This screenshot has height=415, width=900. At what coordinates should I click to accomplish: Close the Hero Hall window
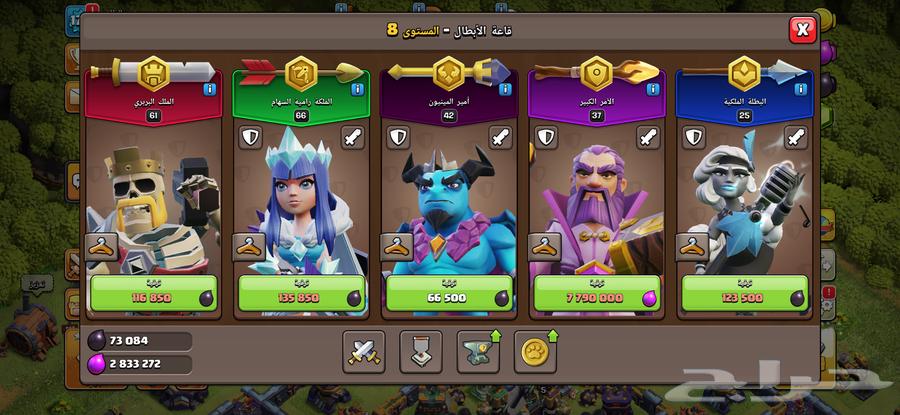(x=802, y=30)
